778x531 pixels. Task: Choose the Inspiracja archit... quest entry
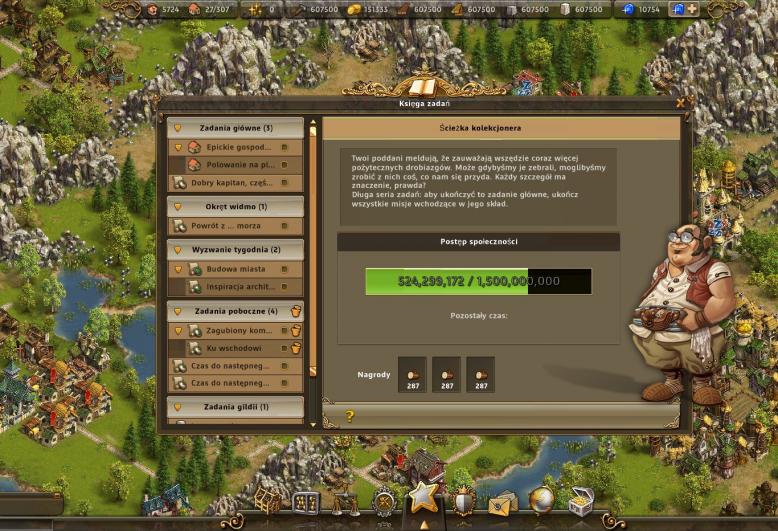point(238,287)
